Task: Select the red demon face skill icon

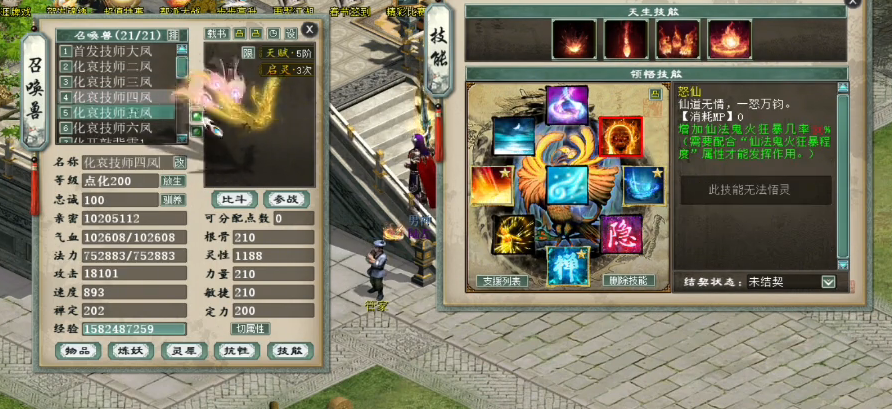Action: pyautogui.click(x=619, y=137)
